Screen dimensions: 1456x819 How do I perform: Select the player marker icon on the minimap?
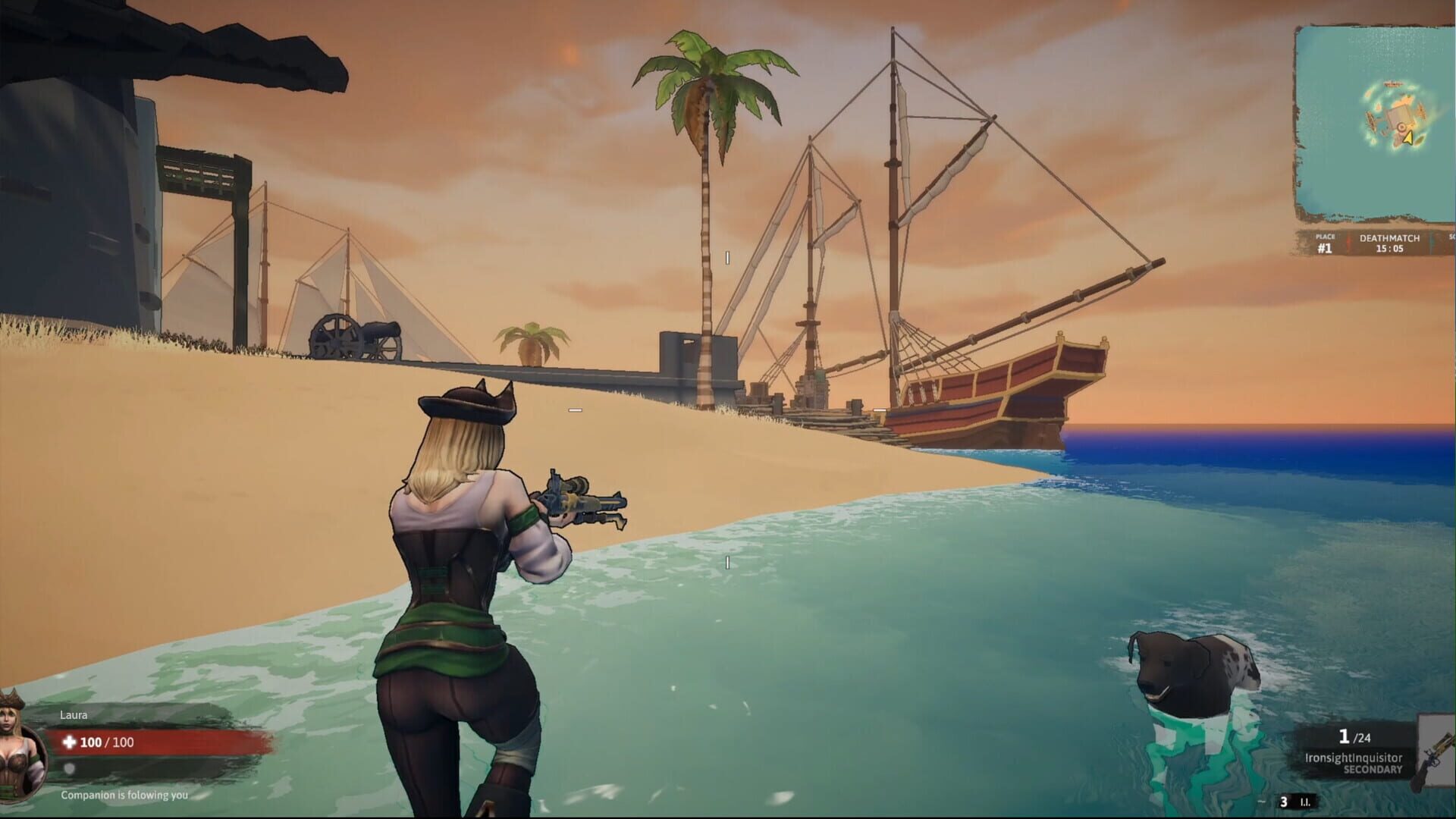coord(1401,127)
